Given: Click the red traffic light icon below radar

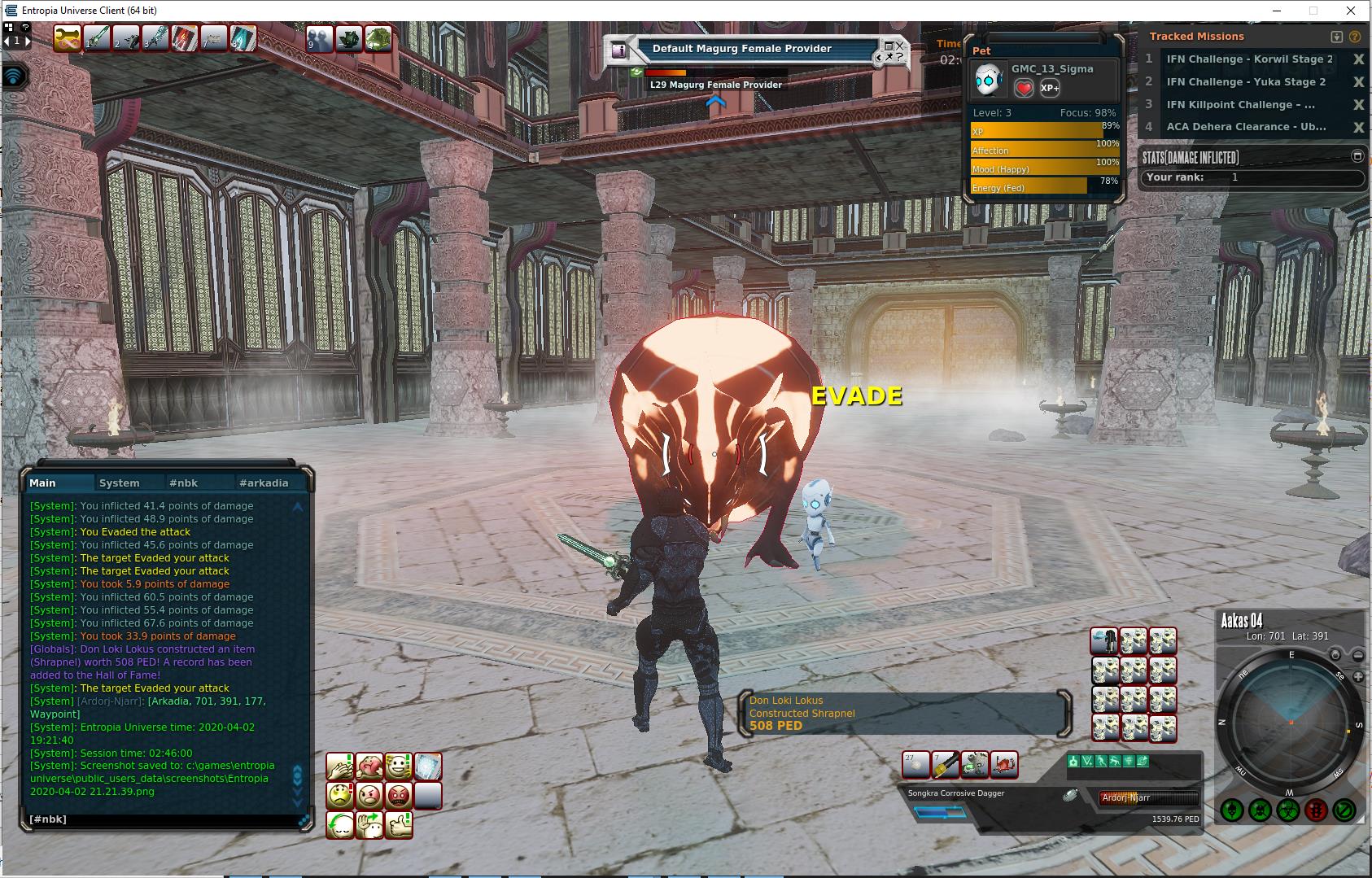Looking at the screenshot, I should click(x=1316, y=810).
